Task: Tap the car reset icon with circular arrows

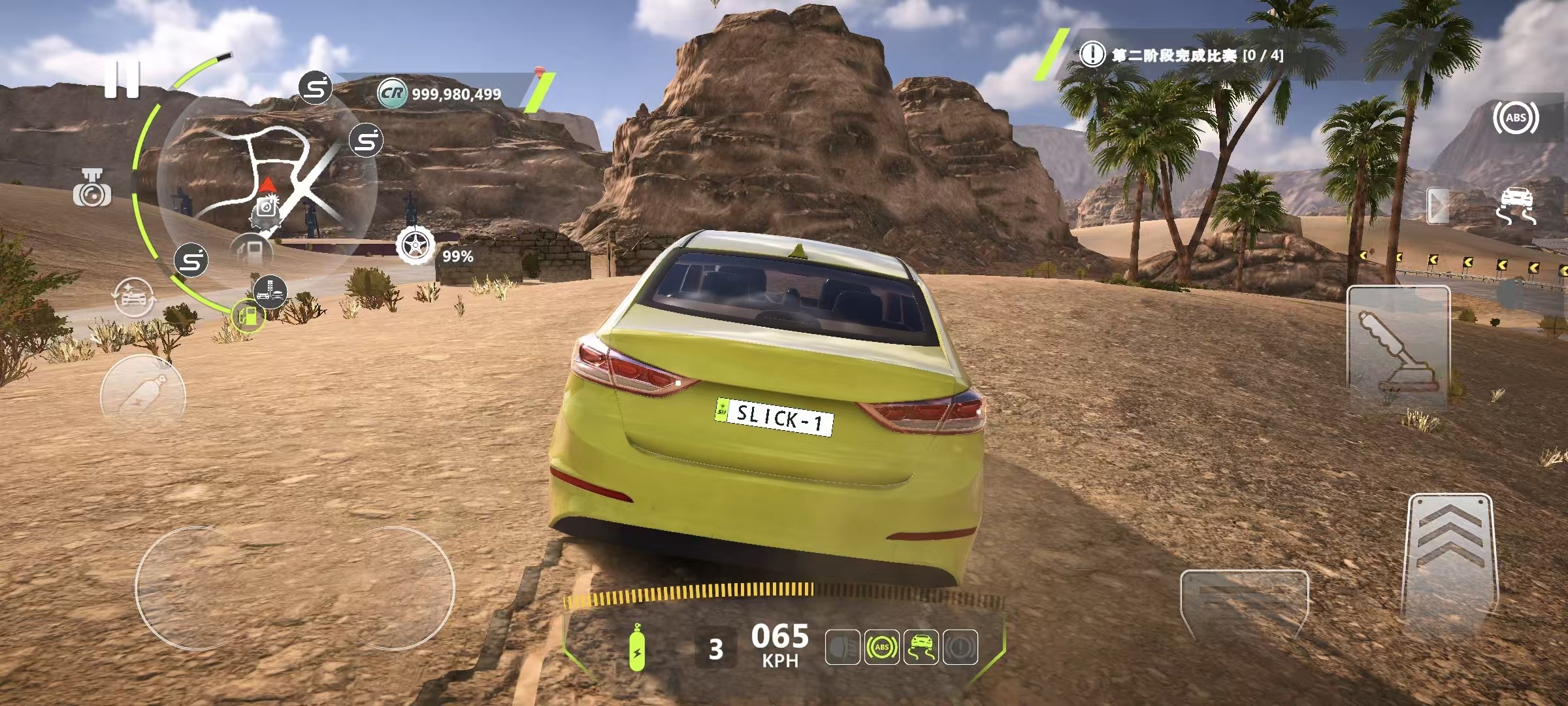Action: point(134,297)
